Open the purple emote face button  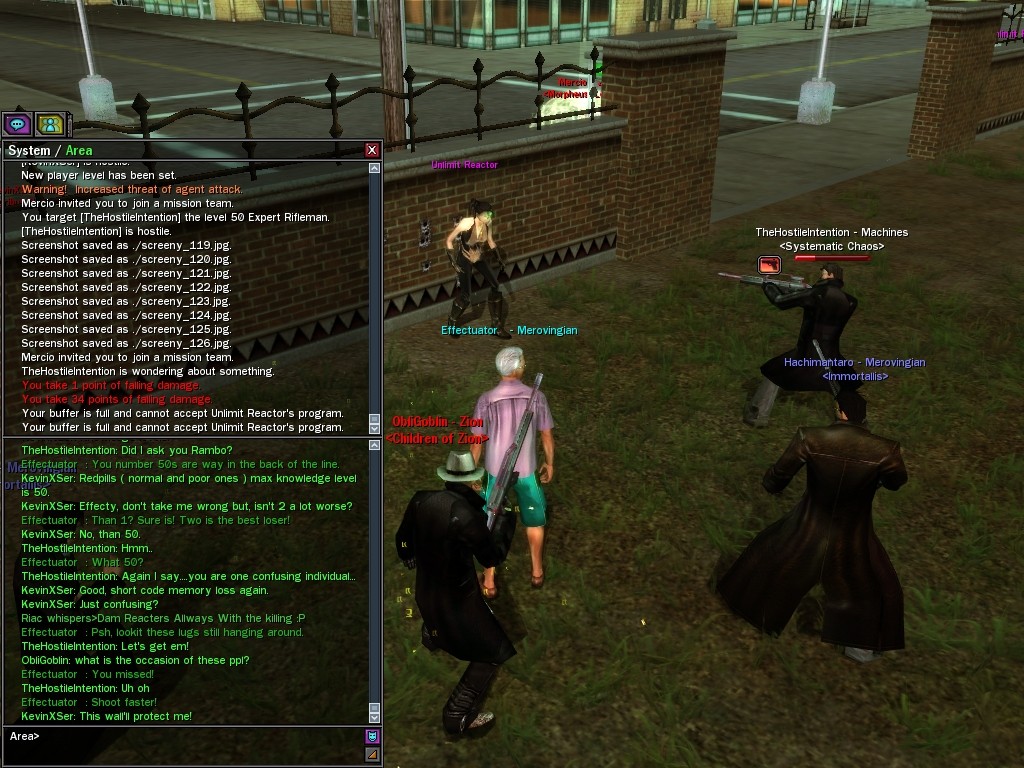tap(372, 737)
